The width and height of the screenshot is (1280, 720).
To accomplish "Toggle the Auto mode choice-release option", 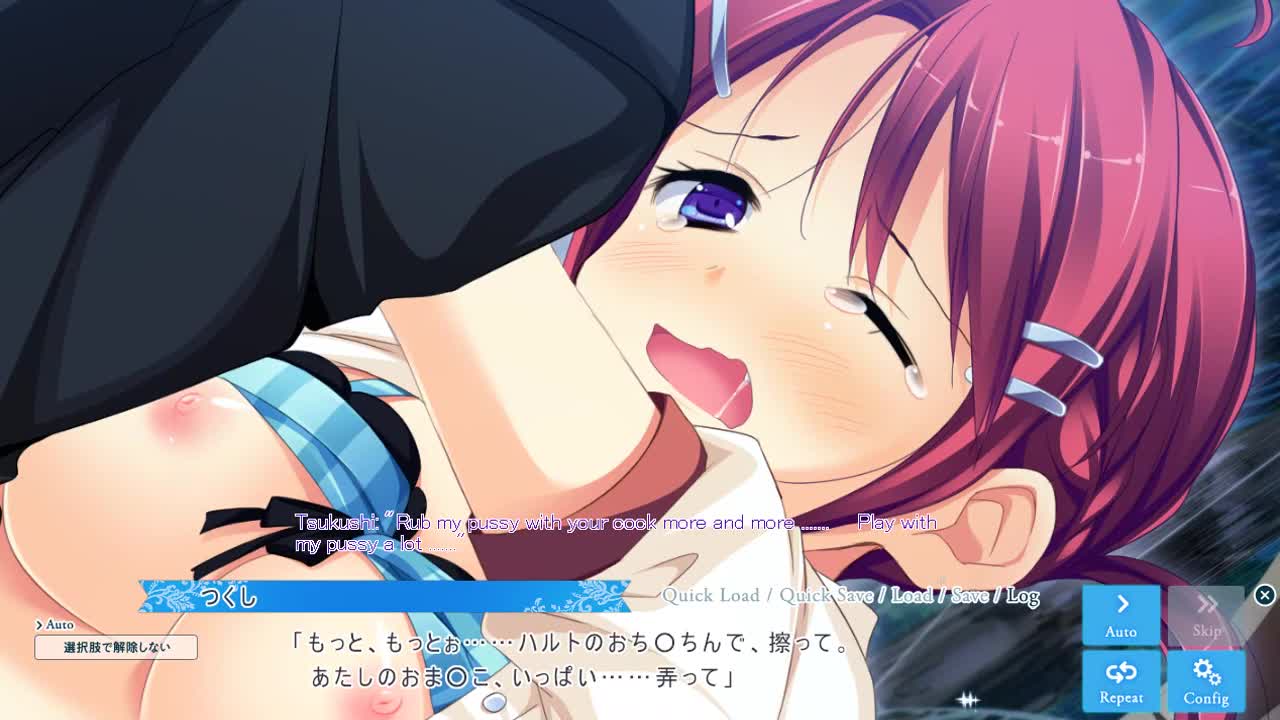I will coord(116,647).
